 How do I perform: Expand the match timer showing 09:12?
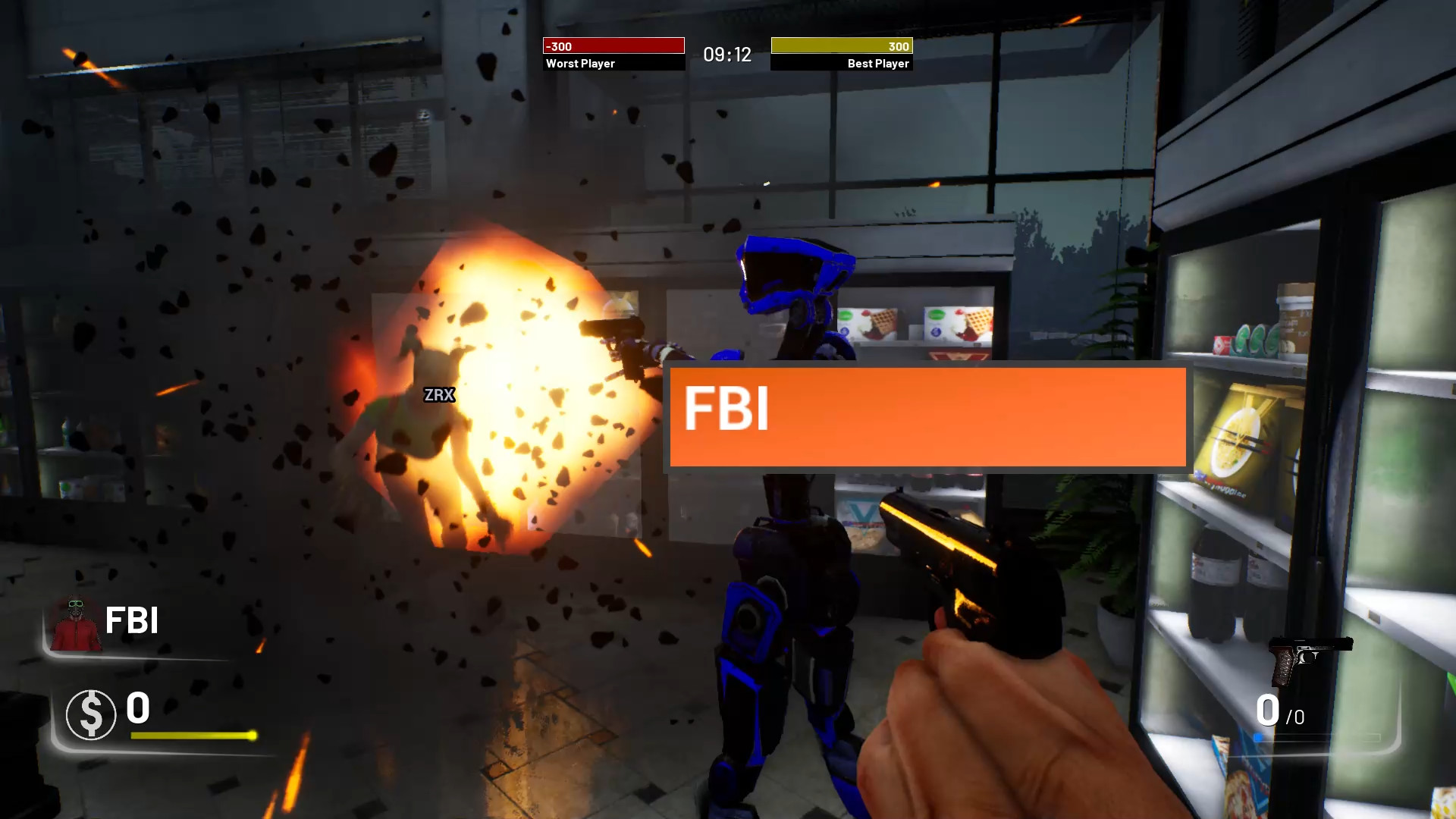point(727,54)
